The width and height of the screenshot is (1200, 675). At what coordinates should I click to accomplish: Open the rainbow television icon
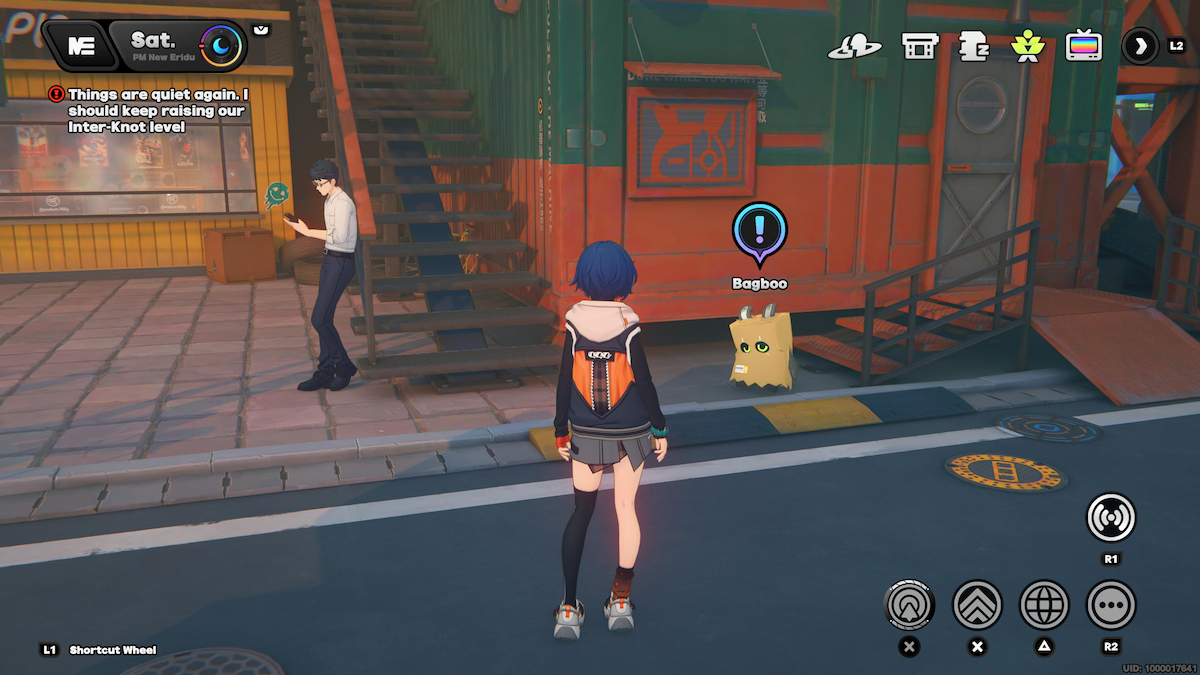click(1083, 46)
